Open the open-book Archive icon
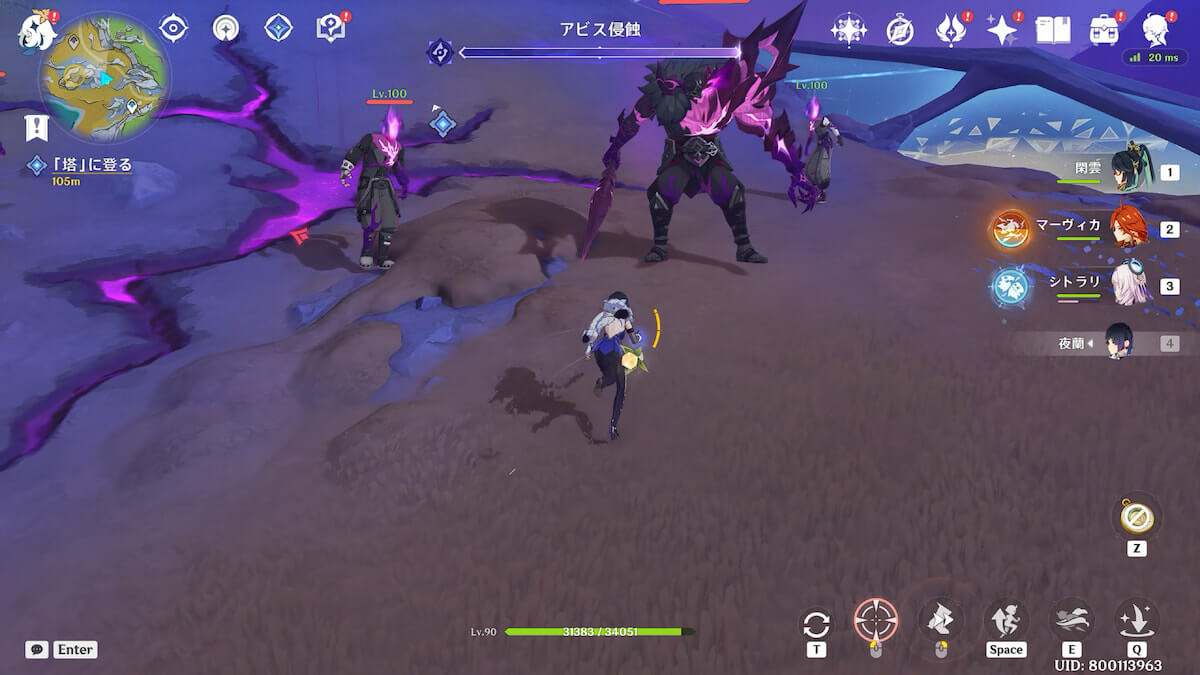 1052,30
